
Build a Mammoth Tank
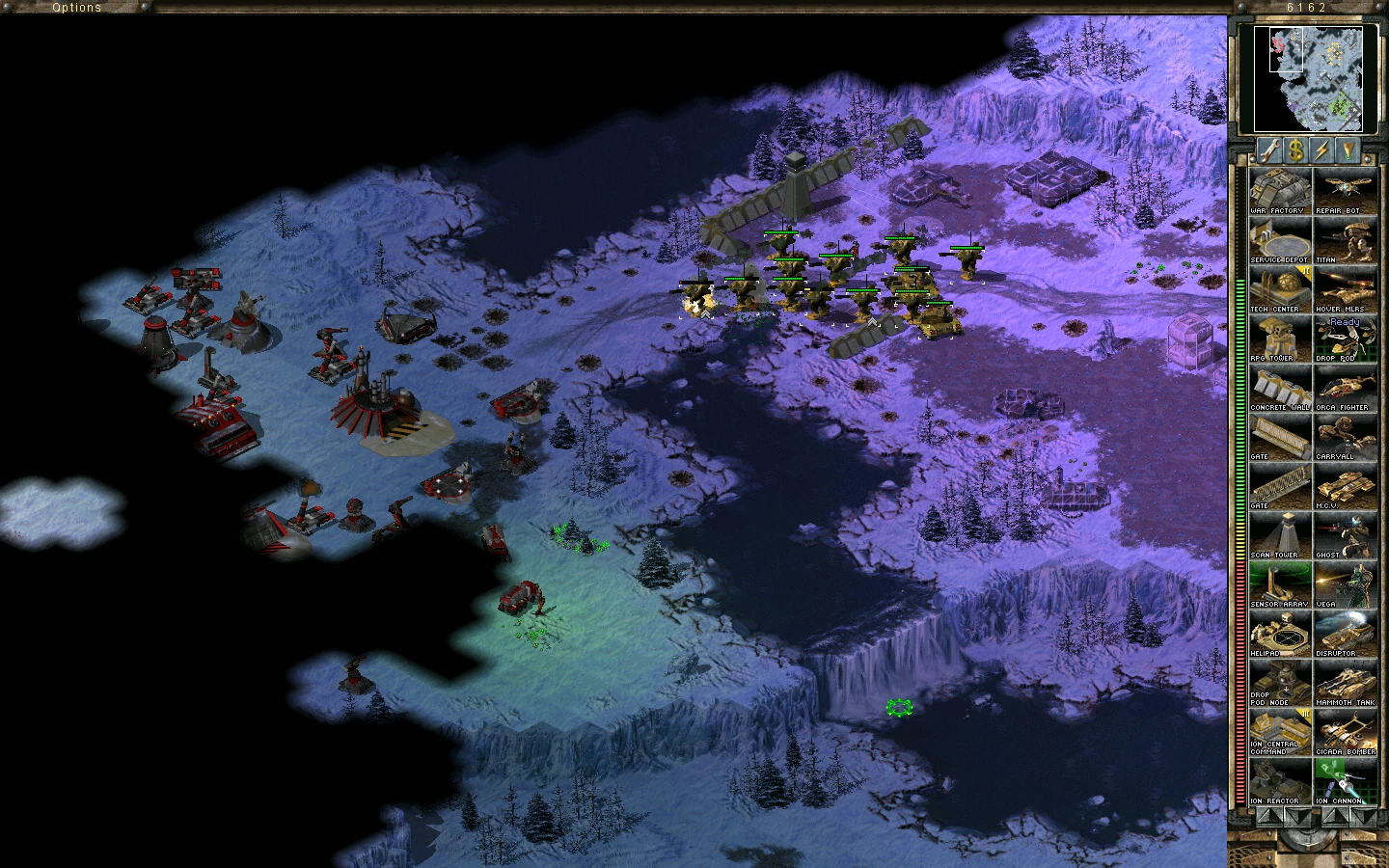tap(1345, 683)
